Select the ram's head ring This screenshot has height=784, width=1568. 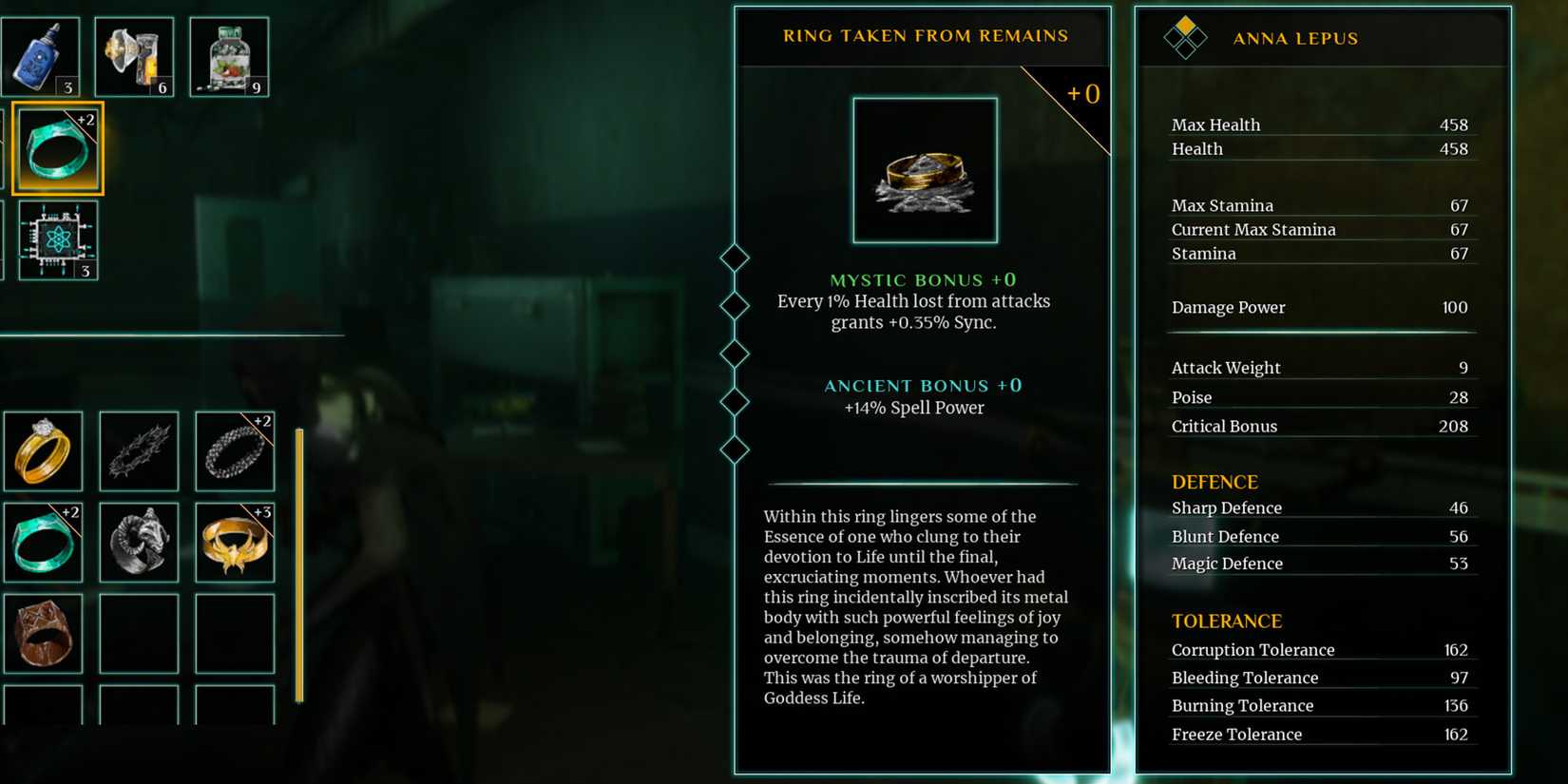click(x=139, y=542)
